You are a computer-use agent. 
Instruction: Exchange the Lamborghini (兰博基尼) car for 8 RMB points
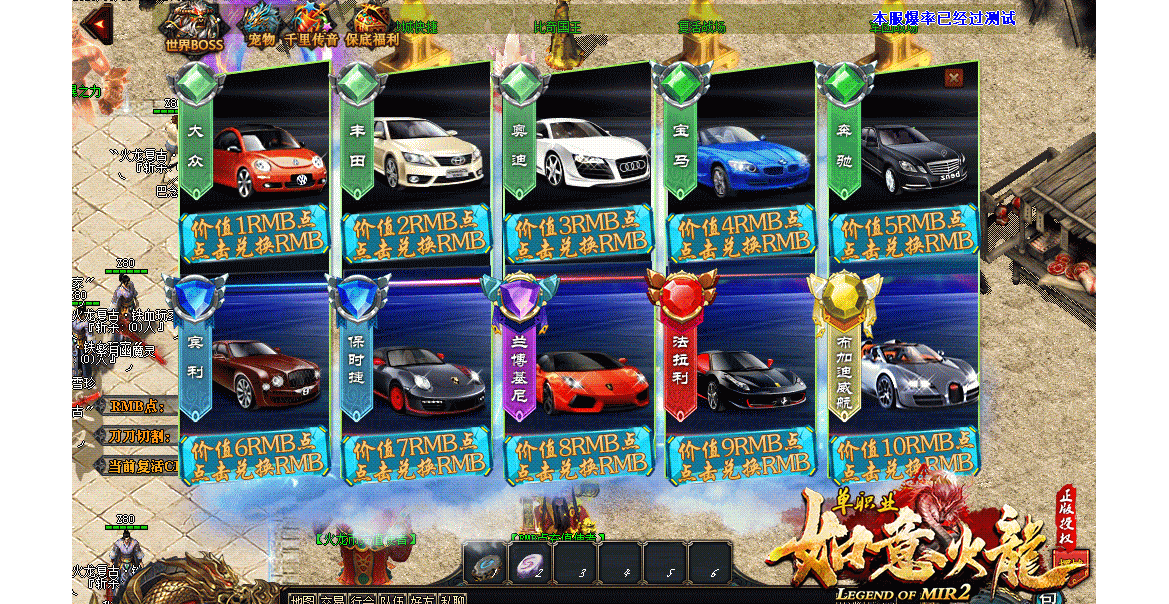[x=578, y=456]
